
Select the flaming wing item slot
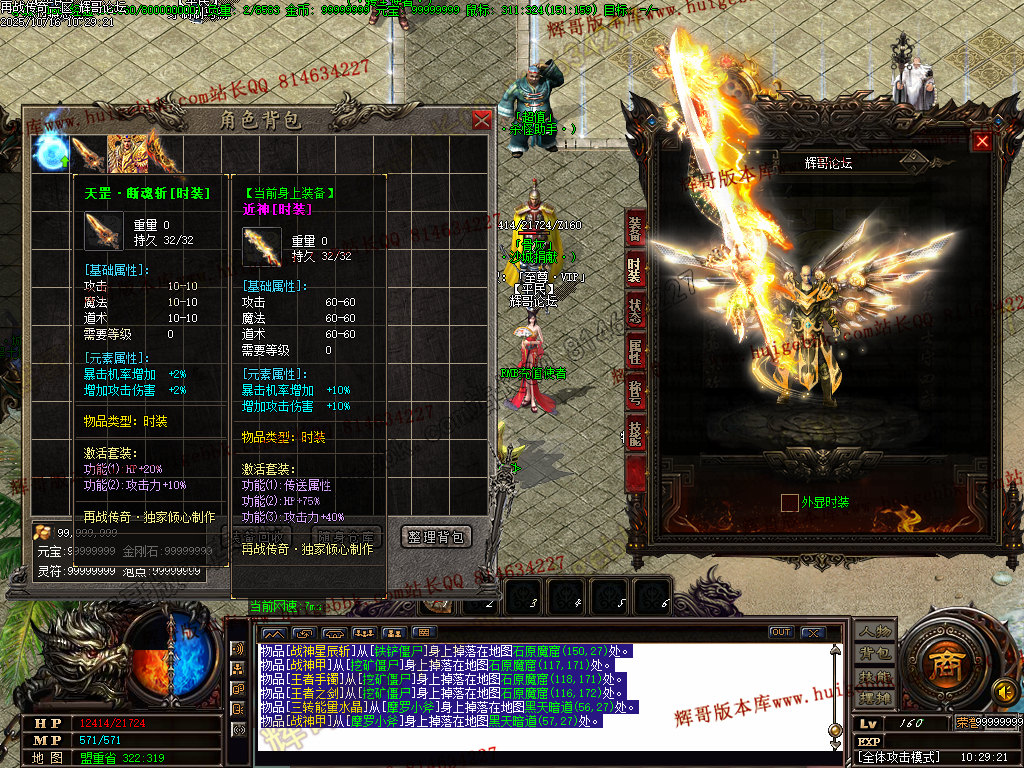pyautogui.click(x=161, y=152)
